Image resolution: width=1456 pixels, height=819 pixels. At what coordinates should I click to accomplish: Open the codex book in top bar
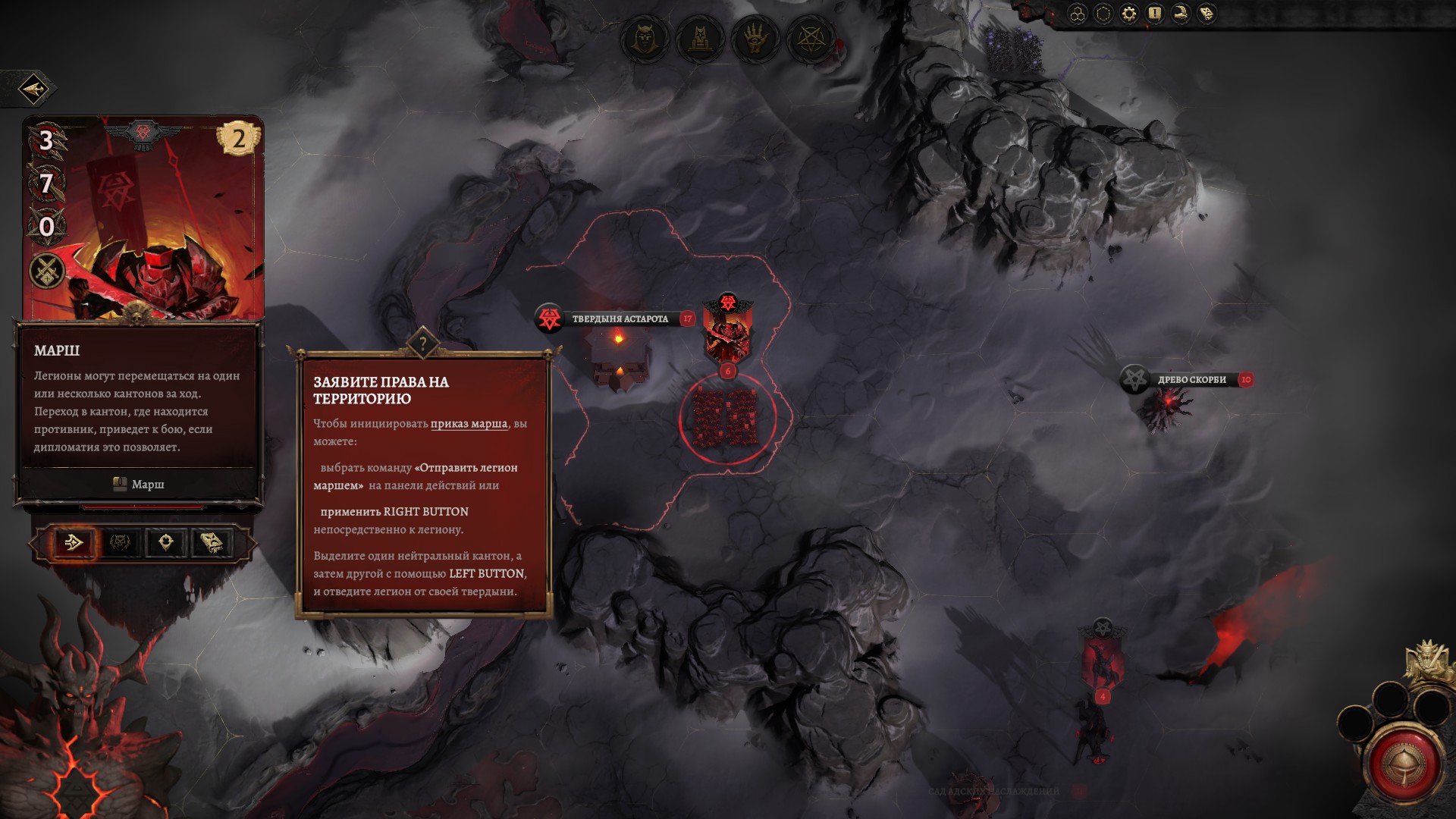click(x=1207, y=14)
